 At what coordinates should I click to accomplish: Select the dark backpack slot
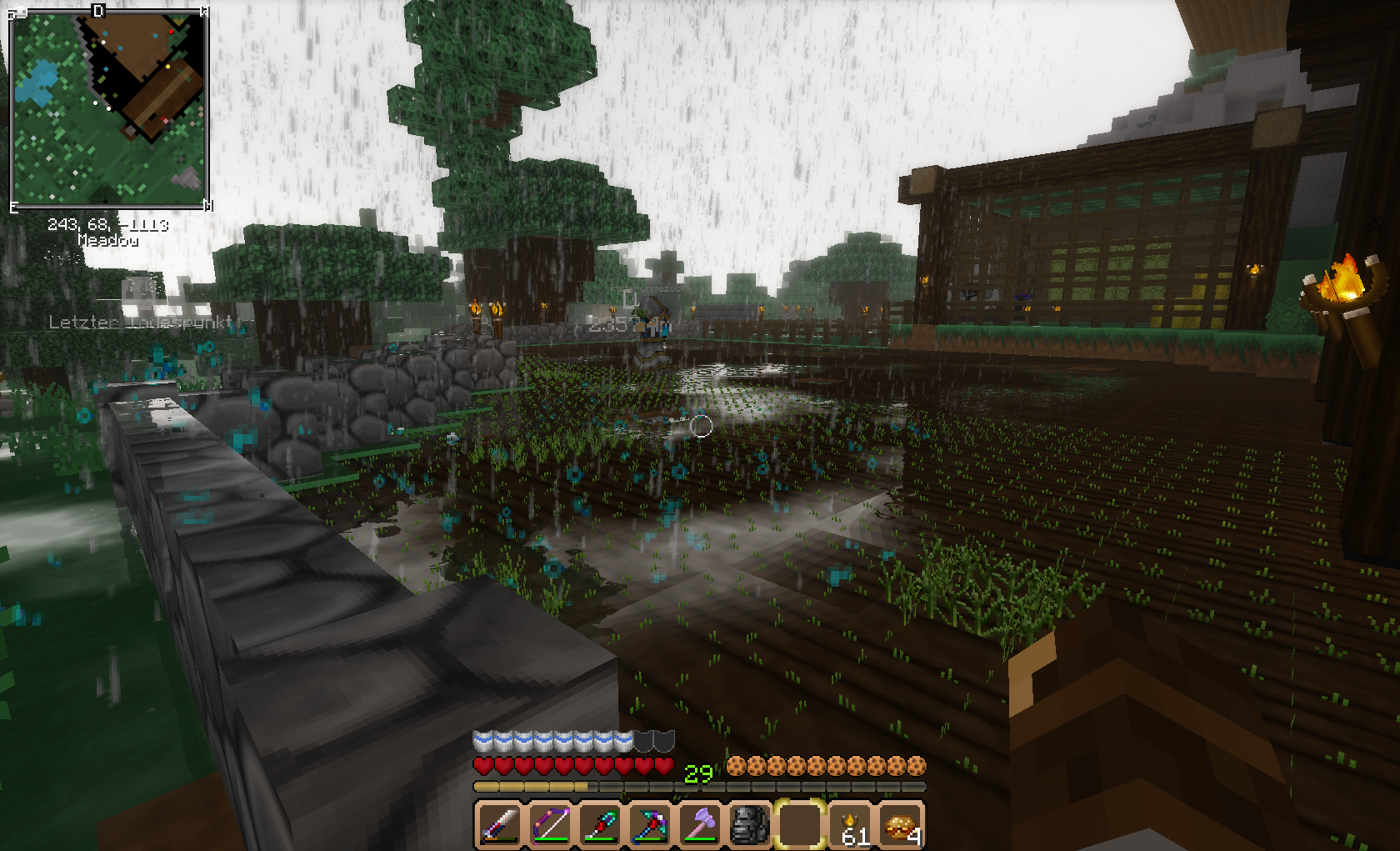(750, 824)
